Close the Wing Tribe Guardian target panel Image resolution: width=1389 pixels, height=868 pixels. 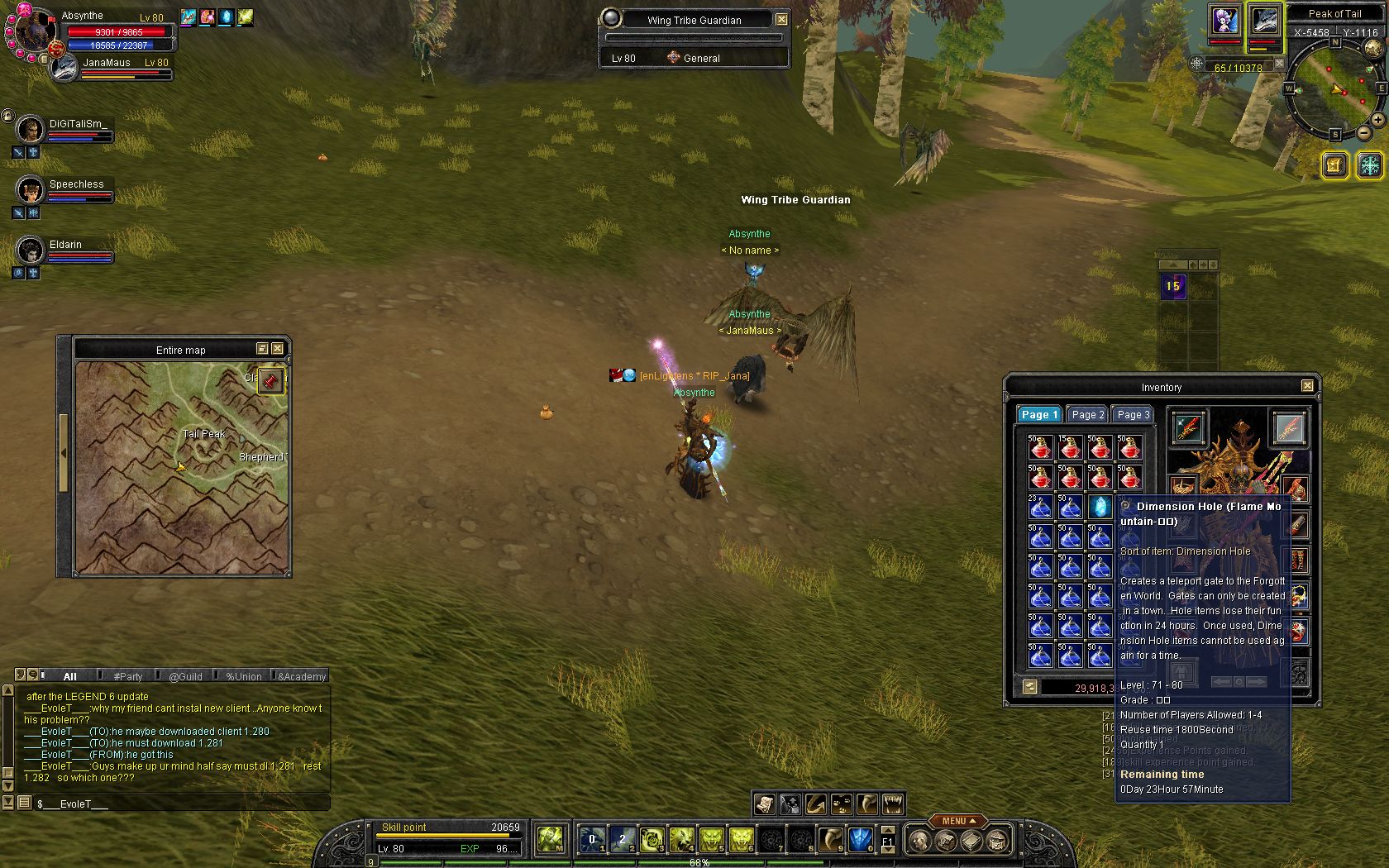781,19
